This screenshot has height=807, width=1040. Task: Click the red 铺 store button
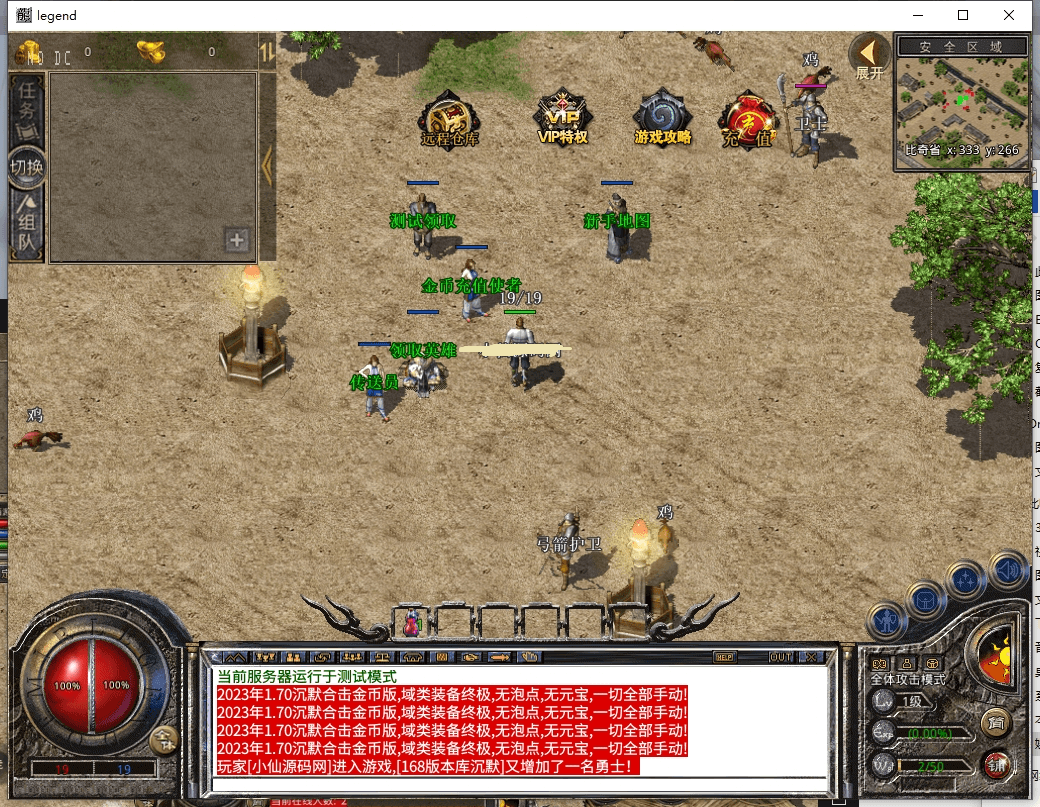(x=995, y=765)
